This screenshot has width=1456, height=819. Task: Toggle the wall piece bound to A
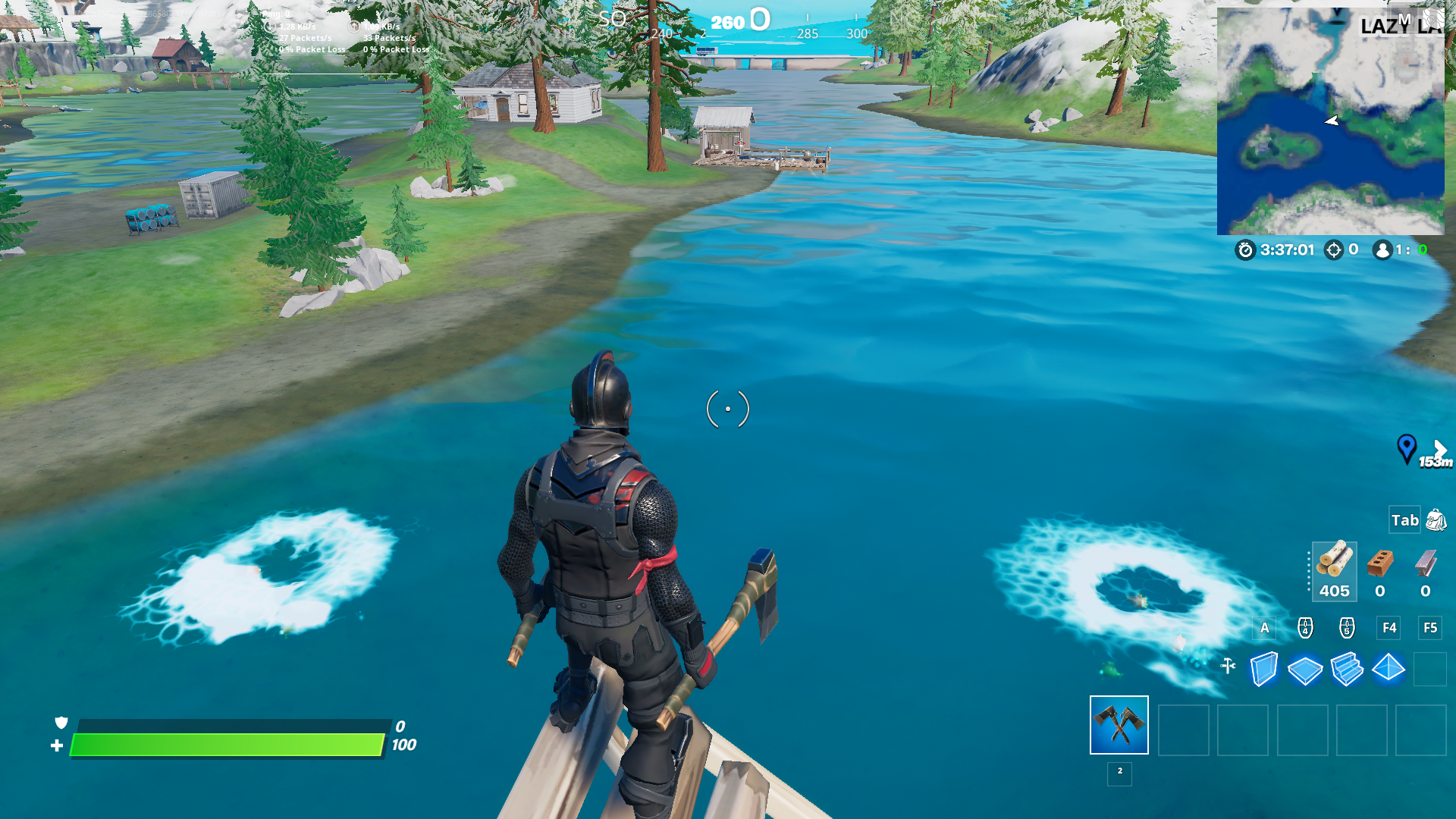[1264, 628]
